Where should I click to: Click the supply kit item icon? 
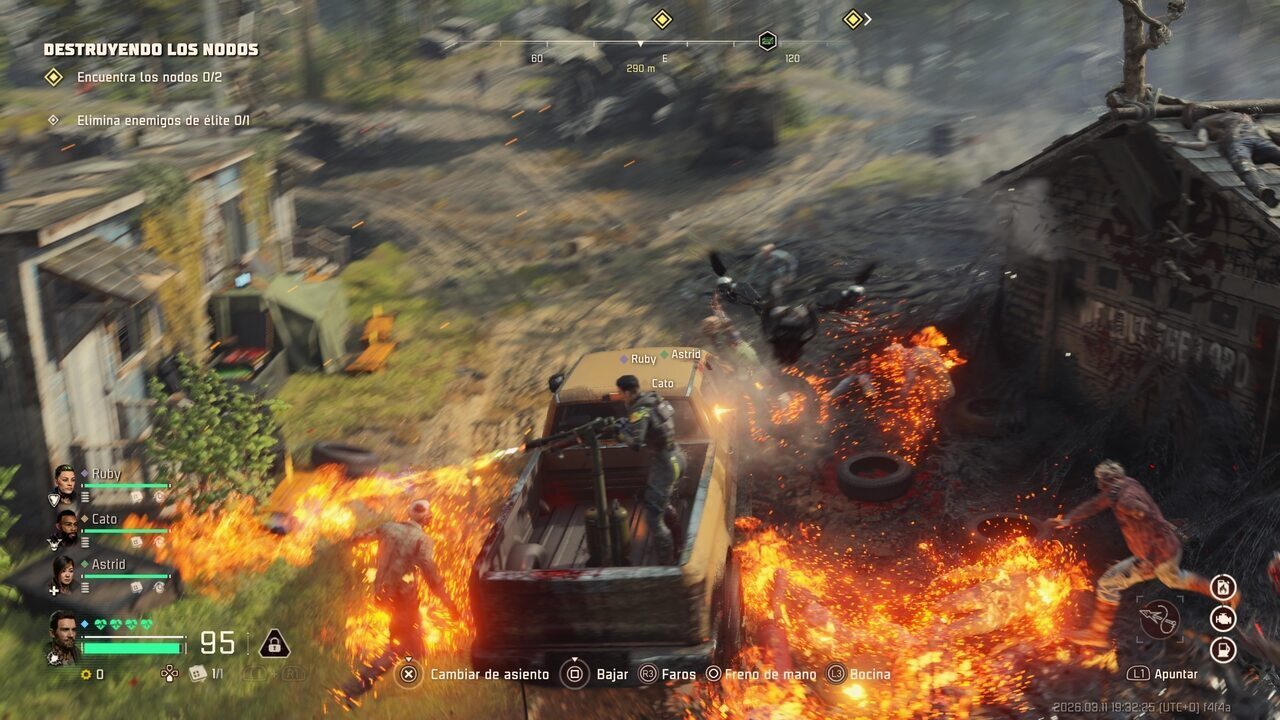(198, 673)
